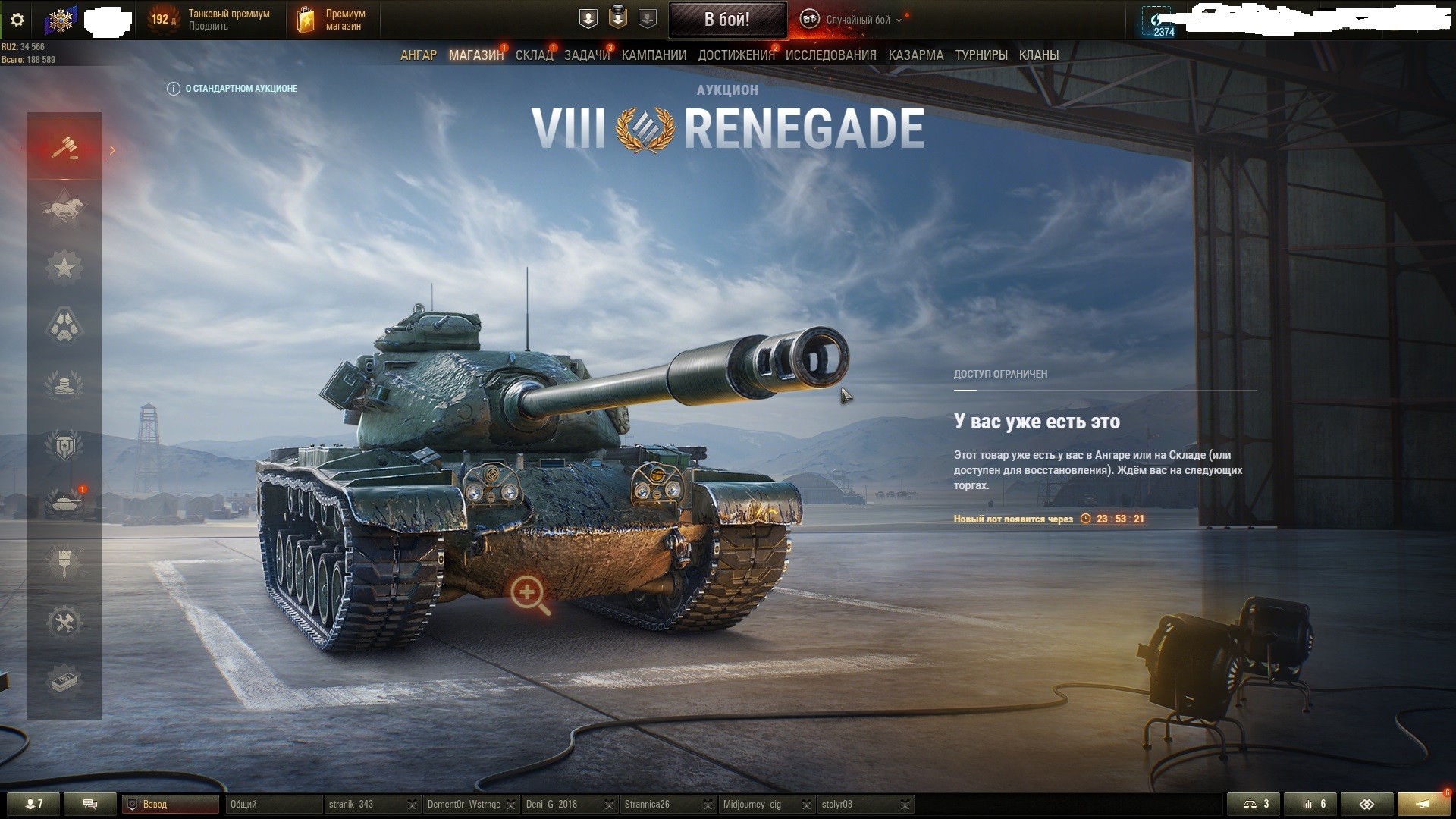This screenshot has height=819, width=1456.
Task: Create a platoon with the Взвод button
Action: coord(171,804)
